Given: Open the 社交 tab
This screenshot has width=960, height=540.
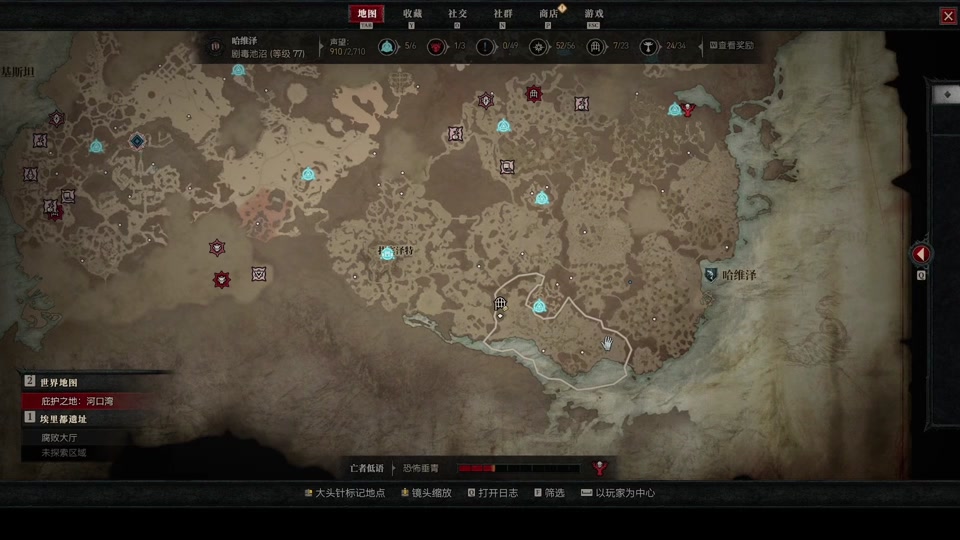Looking at the screenshot, I should pyautogui.click(x=457, y=14).
